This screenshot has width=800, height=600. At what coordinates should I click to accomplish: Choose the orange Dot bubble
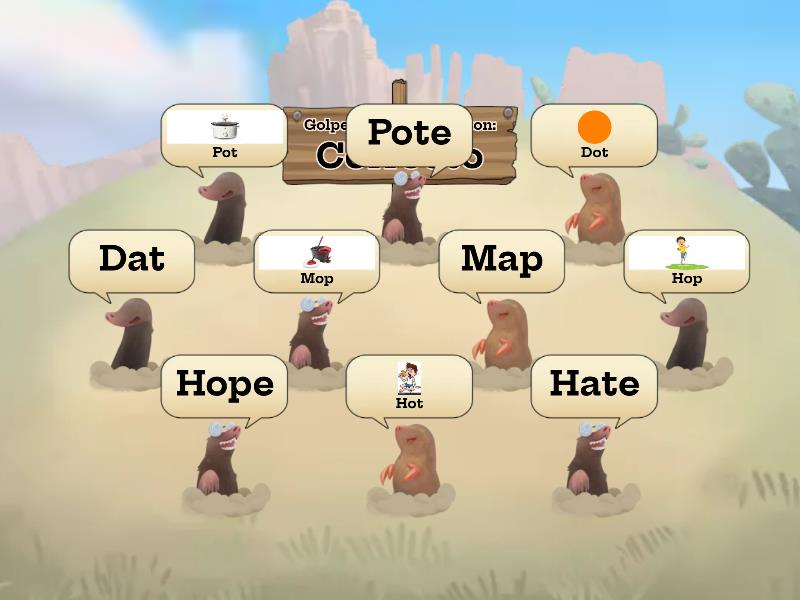tap(594, 135)
